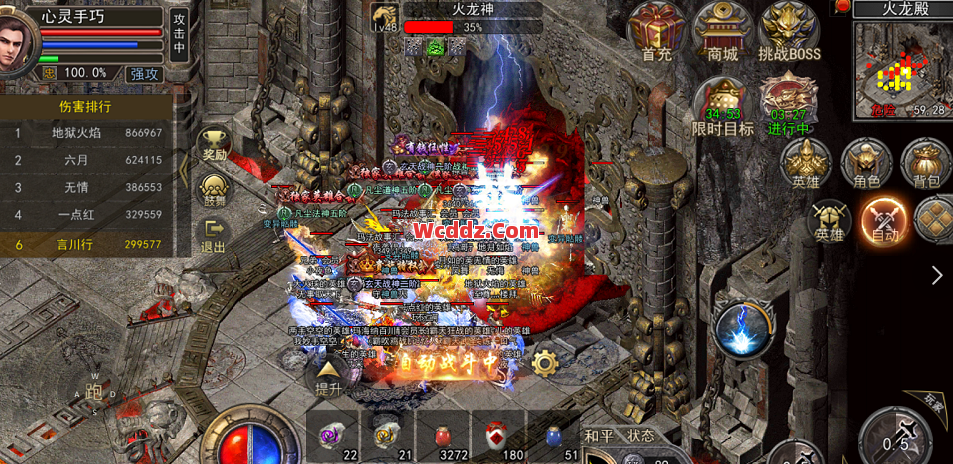Claim rewards via the 奖励 trophy button
The height and width of the screenshot is (464, 953).
[214, 144]
